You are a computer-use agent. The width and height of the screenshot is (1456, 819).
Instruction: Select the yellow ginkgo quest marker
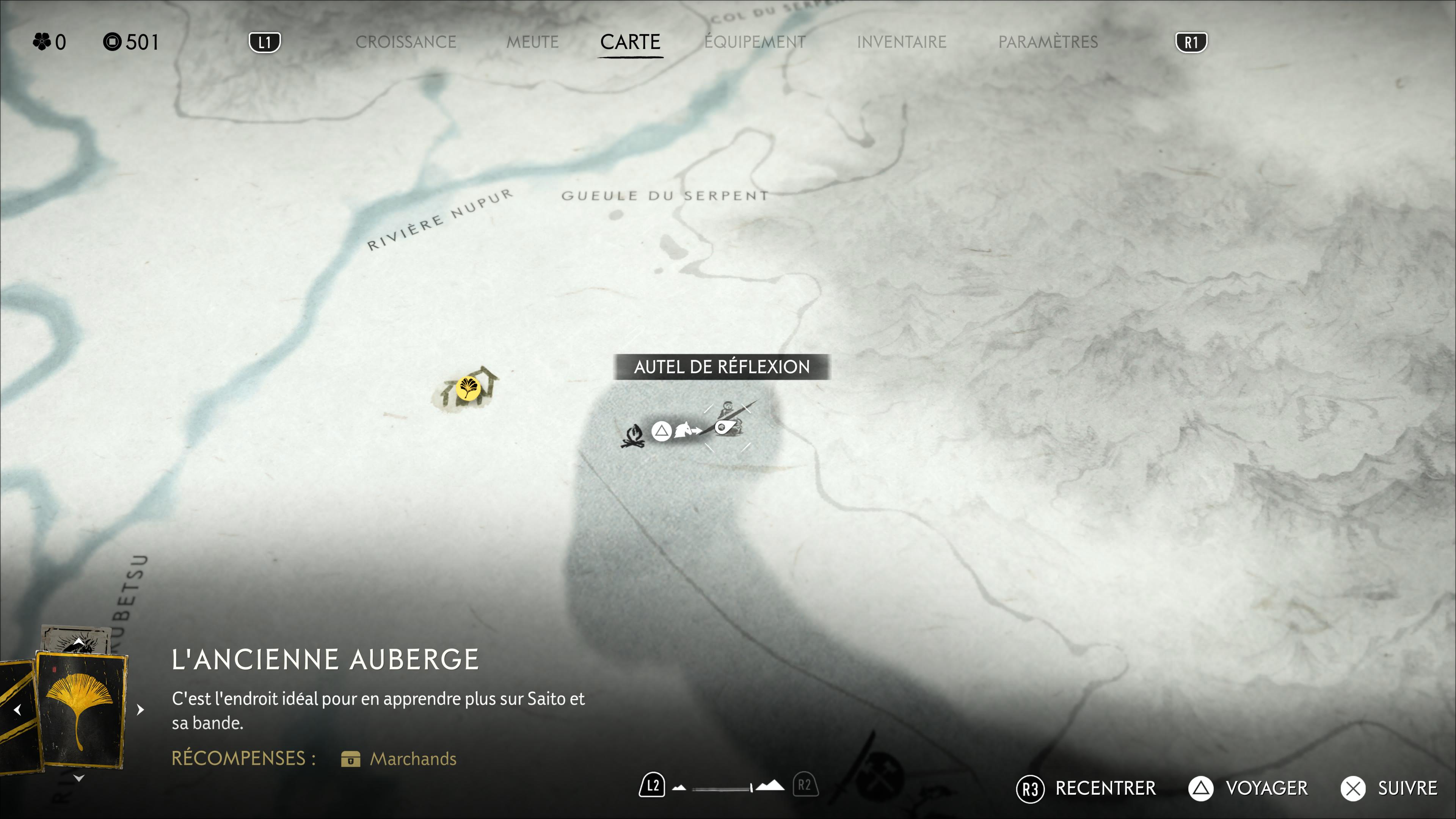[x=468, y=388]
